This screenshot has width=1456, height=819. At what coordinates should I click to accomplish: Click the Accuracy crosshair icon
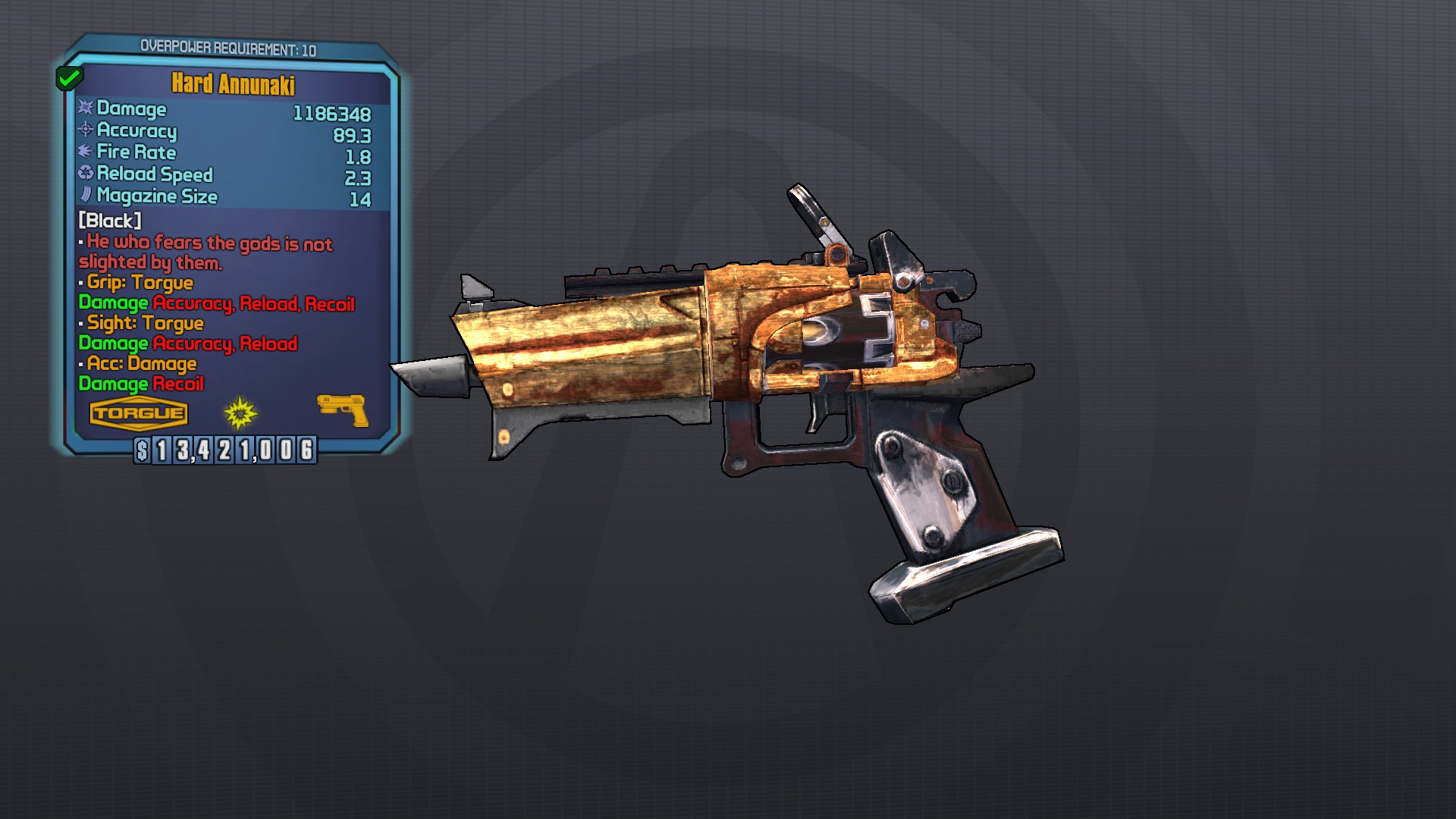click(x=85, y=130)
